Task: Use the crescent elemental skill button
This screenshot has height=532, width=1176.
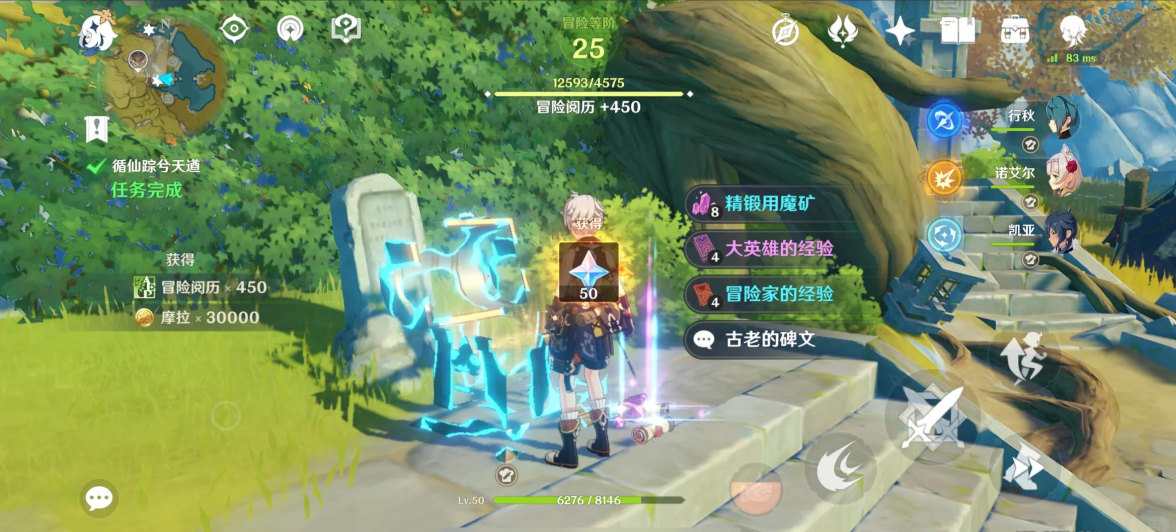Action: click(x=840, y=469)
